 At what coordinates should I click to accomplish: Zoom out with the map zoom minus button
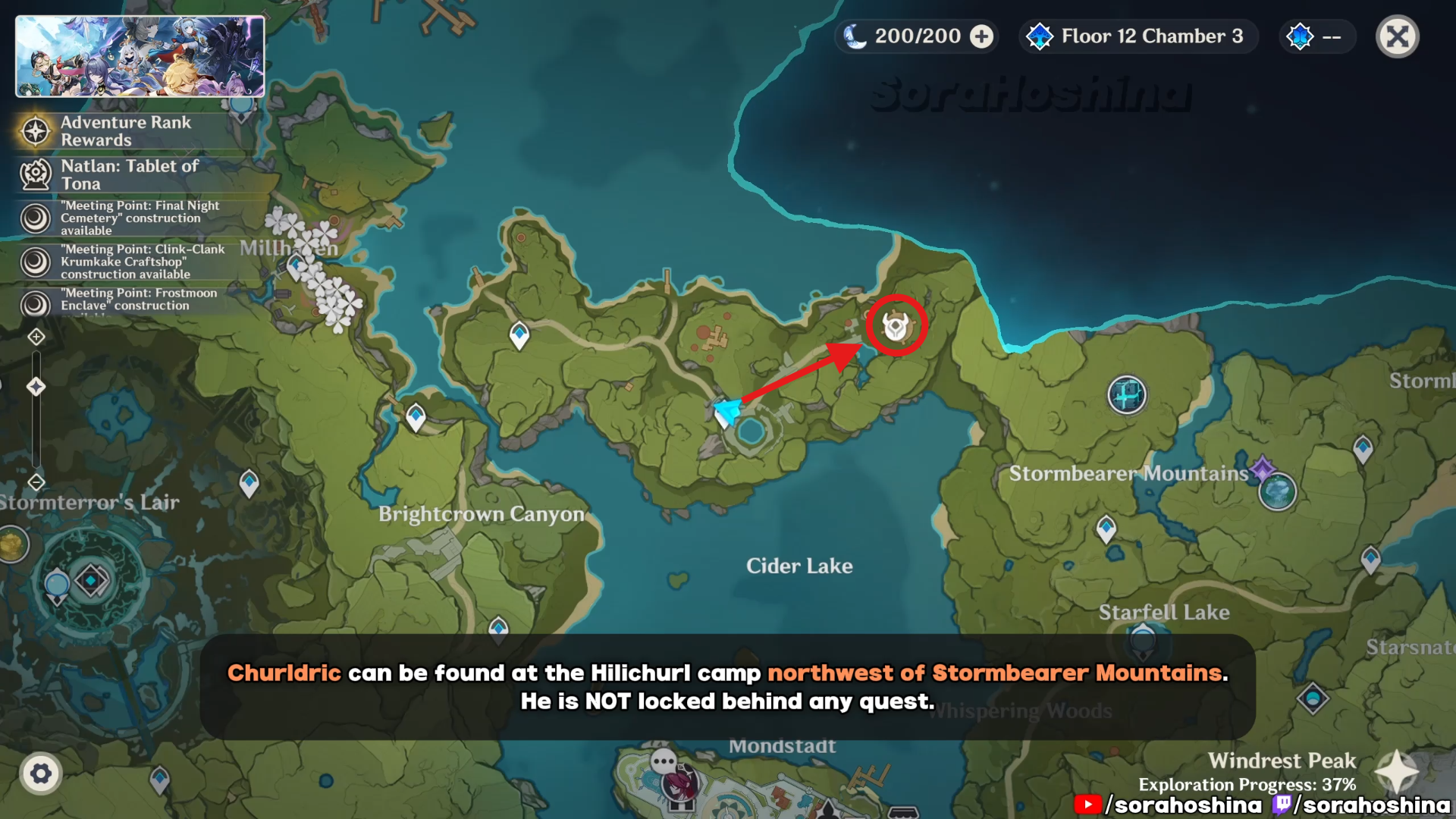36,482
